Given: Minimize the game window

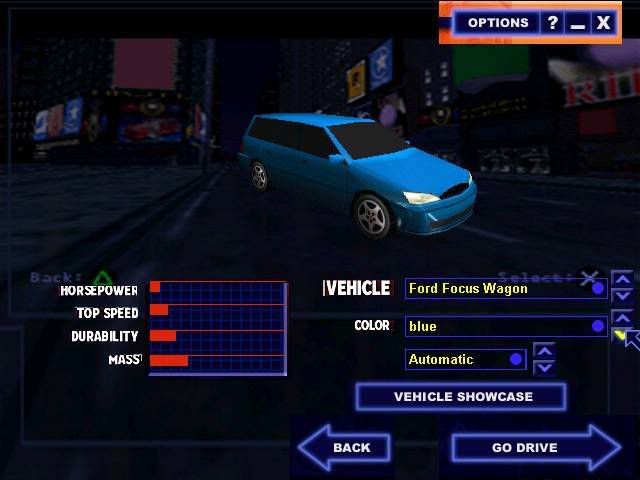Looking at the screenshot, I should coord(578,22).
